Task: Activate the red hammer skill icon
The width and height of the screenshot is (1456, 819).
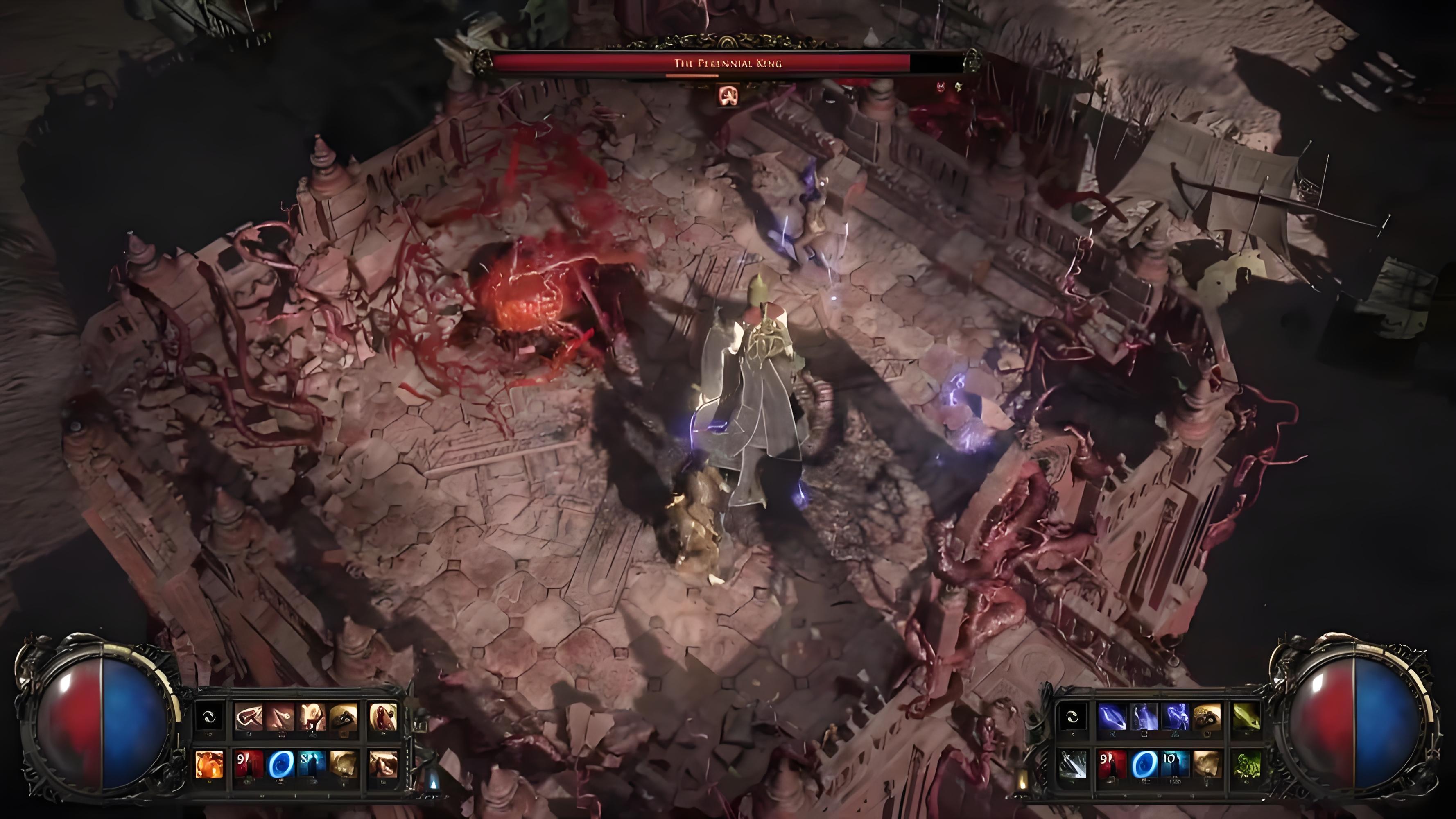Action: click(249, 717)
